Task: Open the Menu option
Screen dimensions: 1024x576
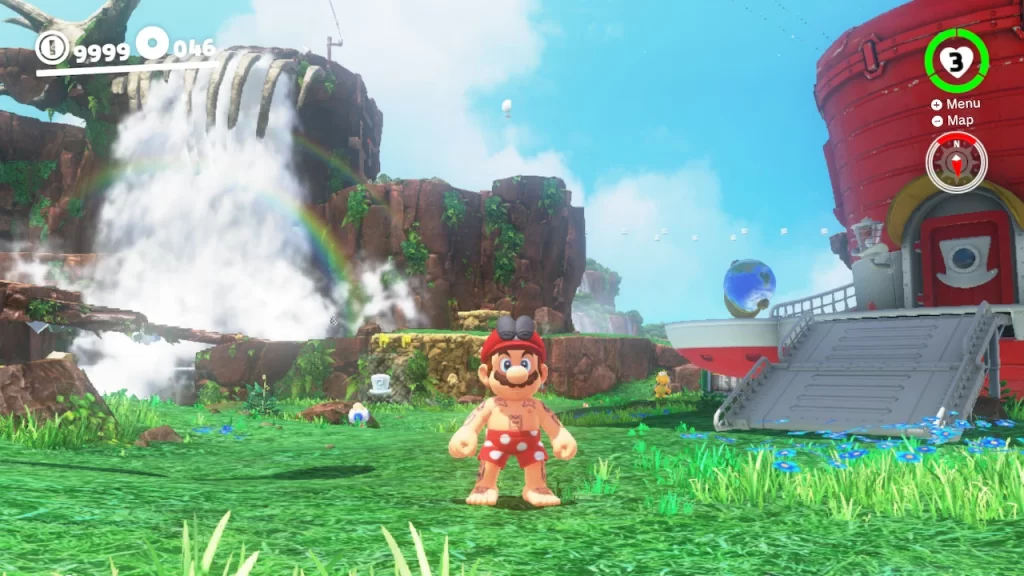Action: pos(956,104)
